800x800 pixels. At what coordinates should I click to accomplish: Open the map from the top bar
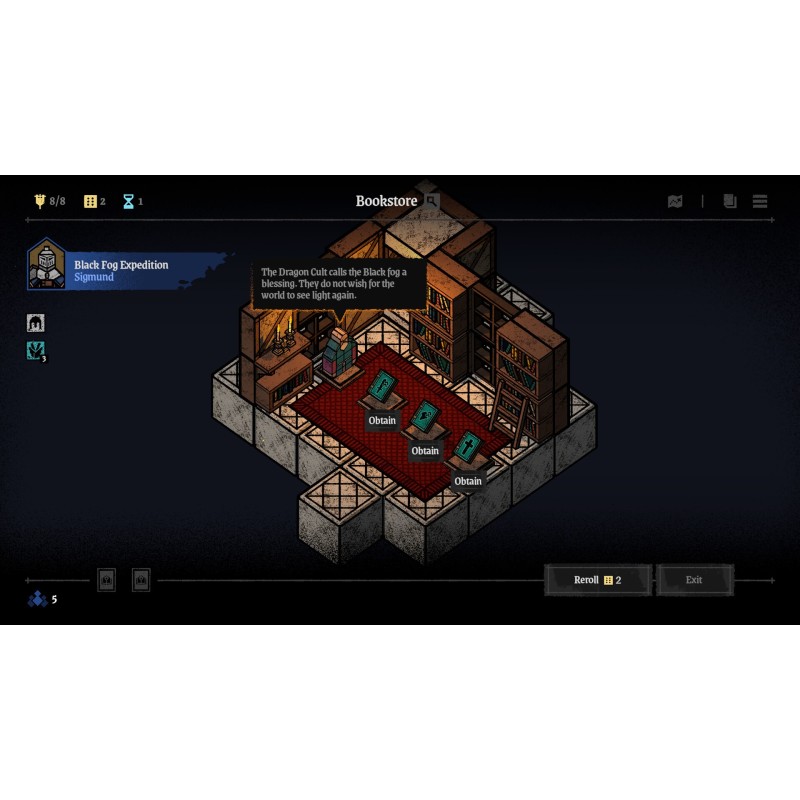pyautogui.click(x=675, y=201)
